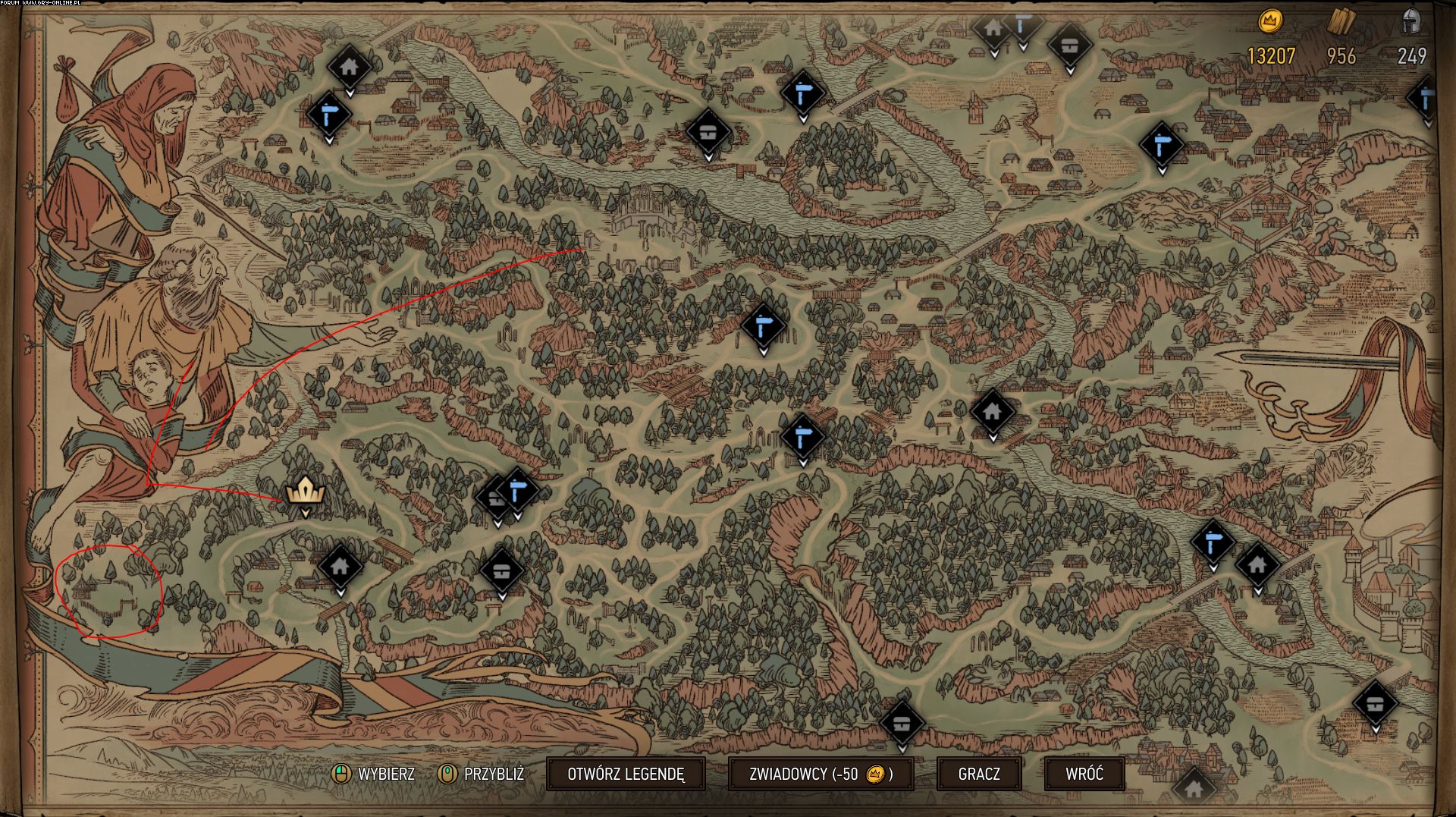Open the map legend
1456x817 pixels.
click(626, 774)
